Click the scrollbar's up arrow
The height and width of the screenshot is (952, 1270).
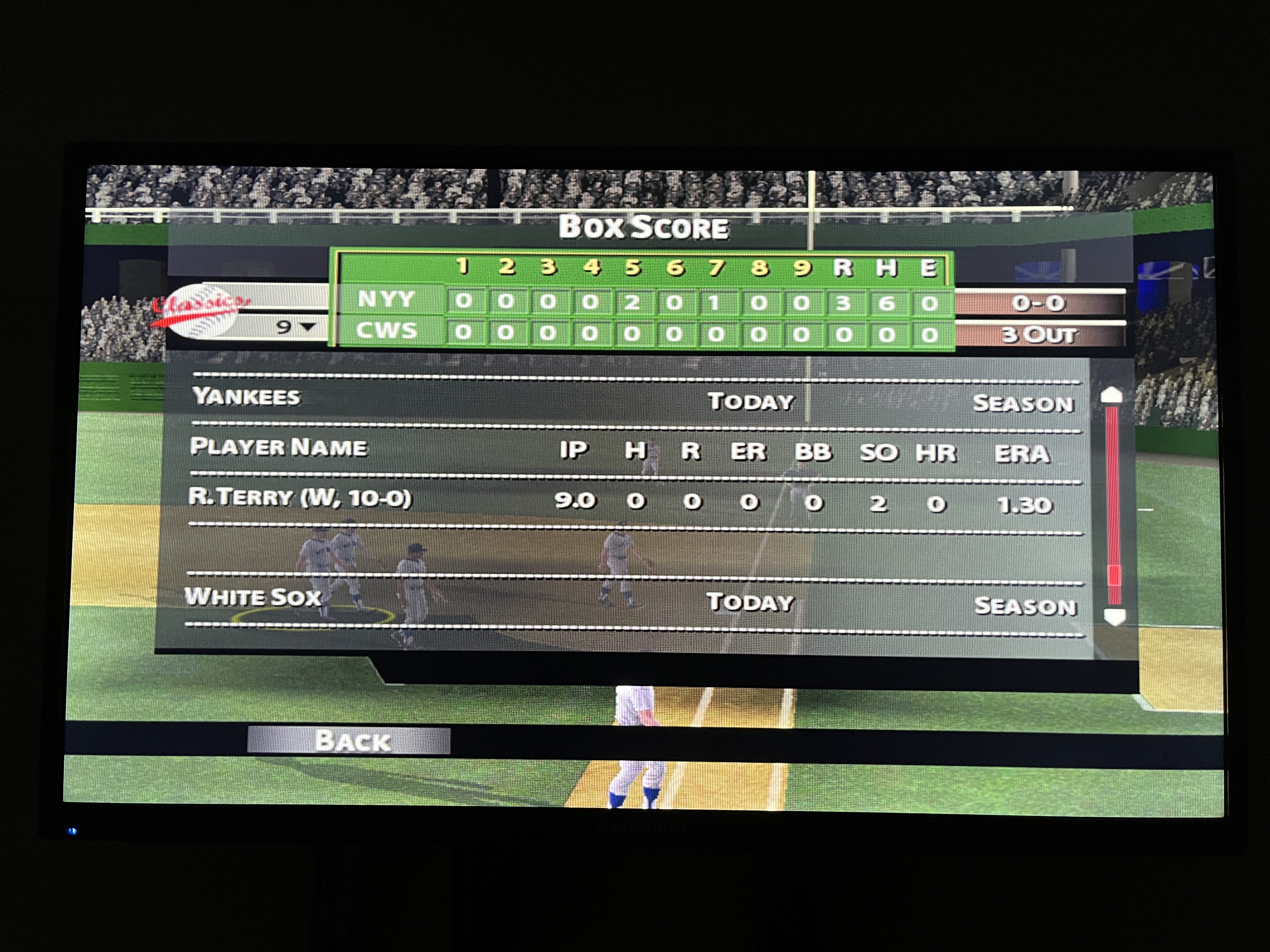(x=1112, y=395)
